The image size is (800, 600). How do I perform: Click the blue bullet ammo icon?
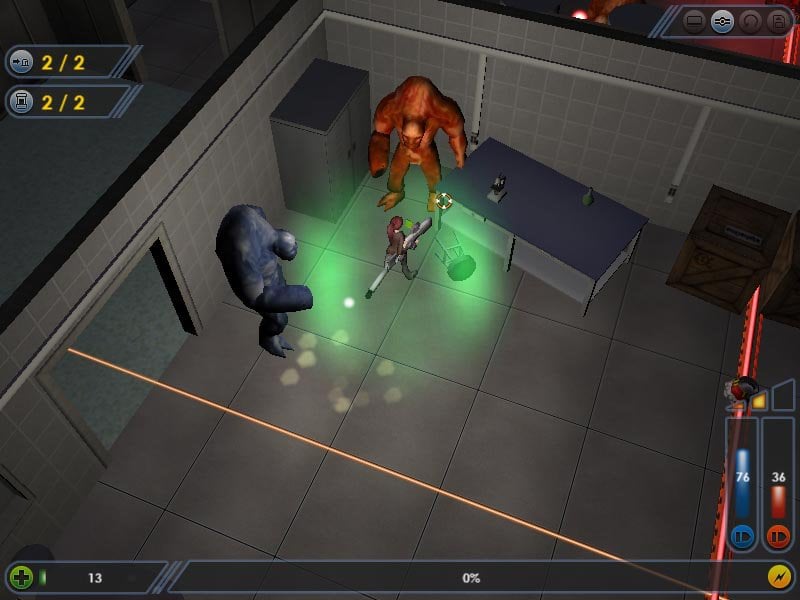[743, 536]
